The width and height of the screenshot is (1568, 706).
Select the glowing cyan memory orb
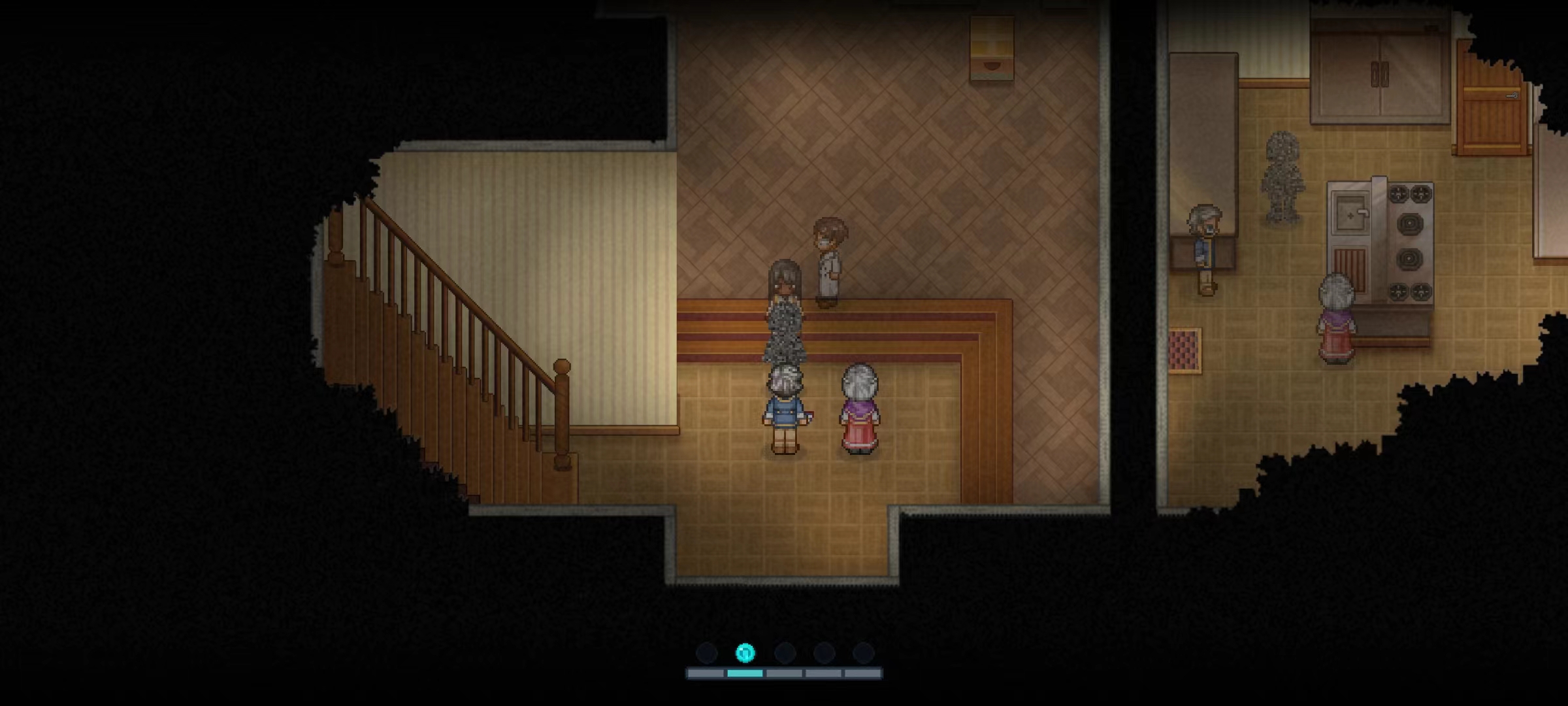point(745,652)
